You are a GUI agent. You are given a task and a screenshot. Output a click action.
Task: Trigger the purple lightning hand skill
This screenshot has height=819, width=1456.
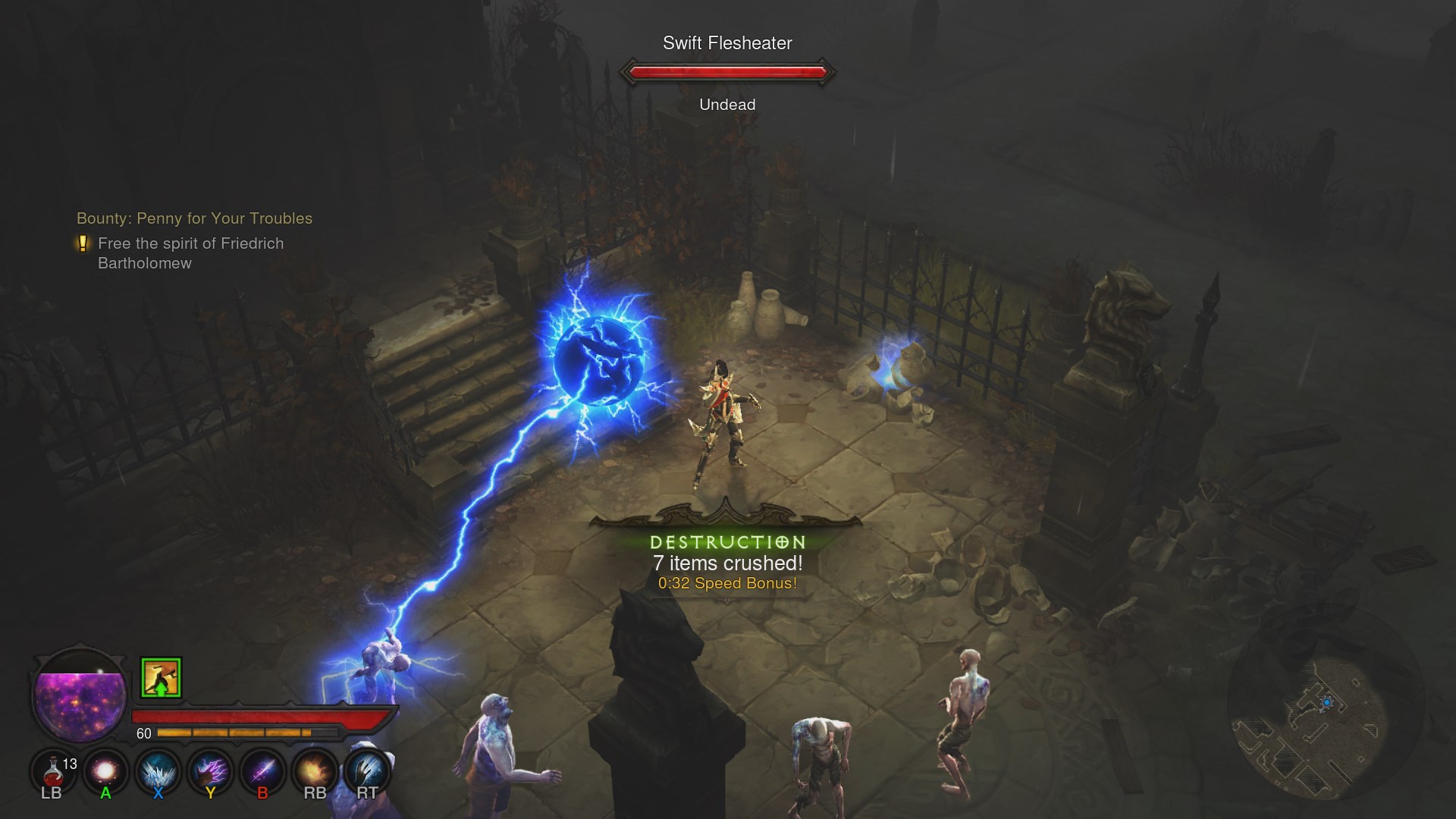(210, 771)
